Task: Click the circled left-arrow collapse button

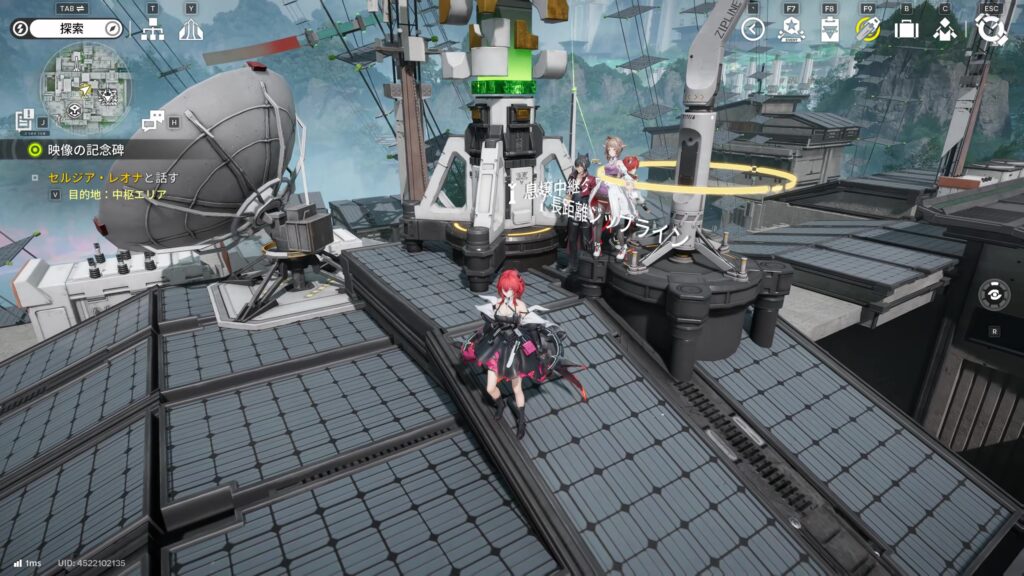Action: point(753,29)
